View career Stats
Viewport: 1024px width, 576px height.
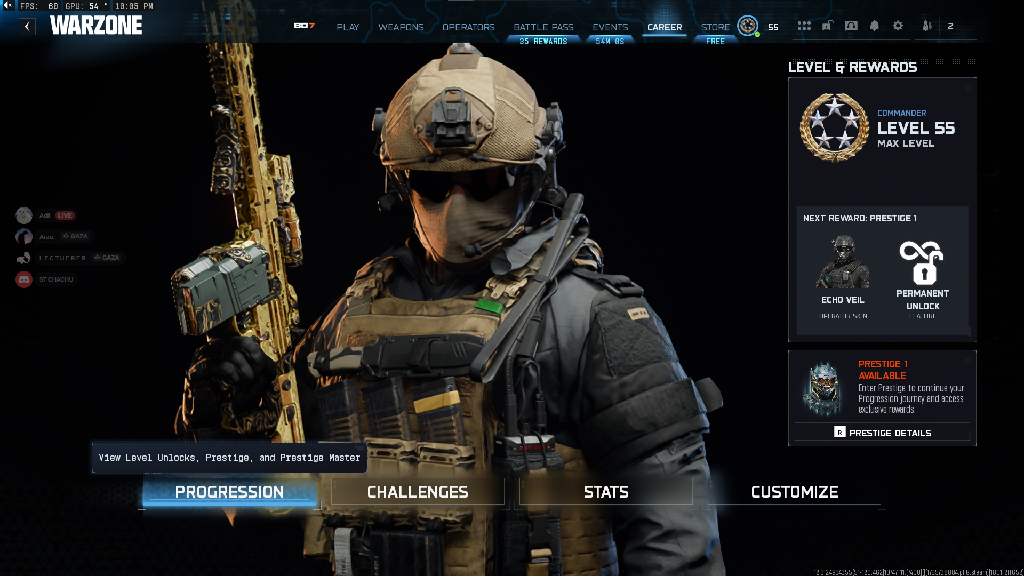[606, 492]
